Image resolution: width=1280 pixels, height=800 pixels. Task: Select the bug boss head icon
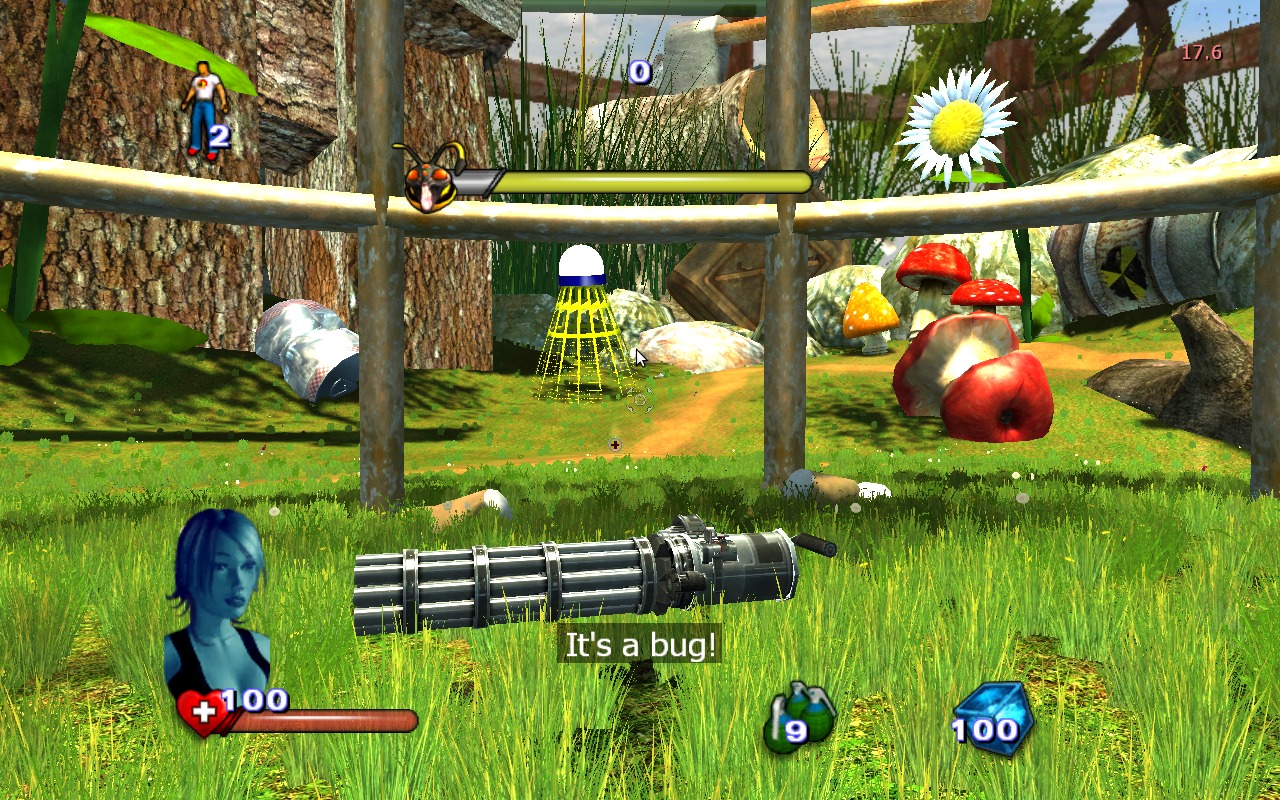click(x=428, y=180)
